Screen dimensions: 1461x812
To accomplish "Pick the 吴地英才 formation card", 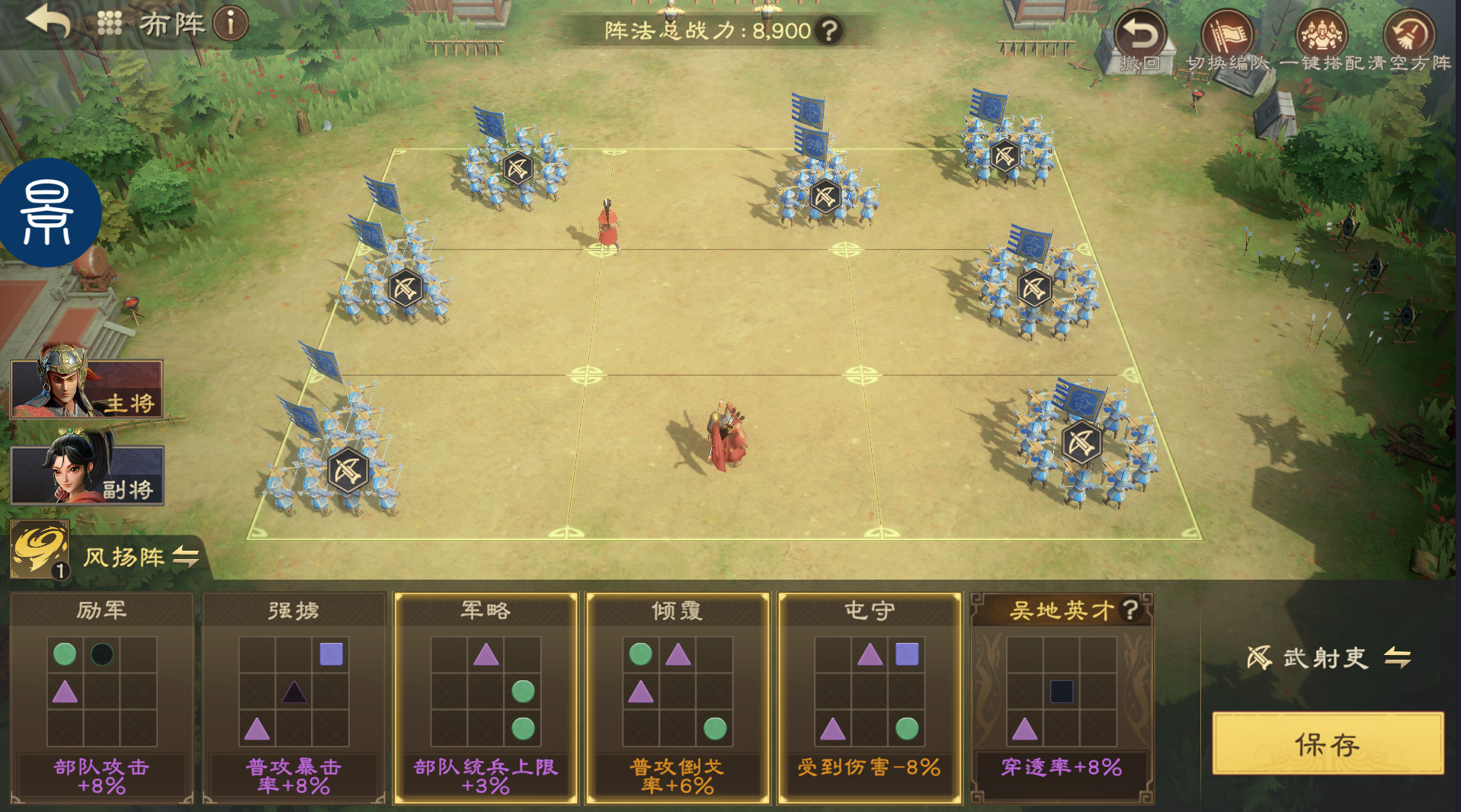I will click(1062, 697).
